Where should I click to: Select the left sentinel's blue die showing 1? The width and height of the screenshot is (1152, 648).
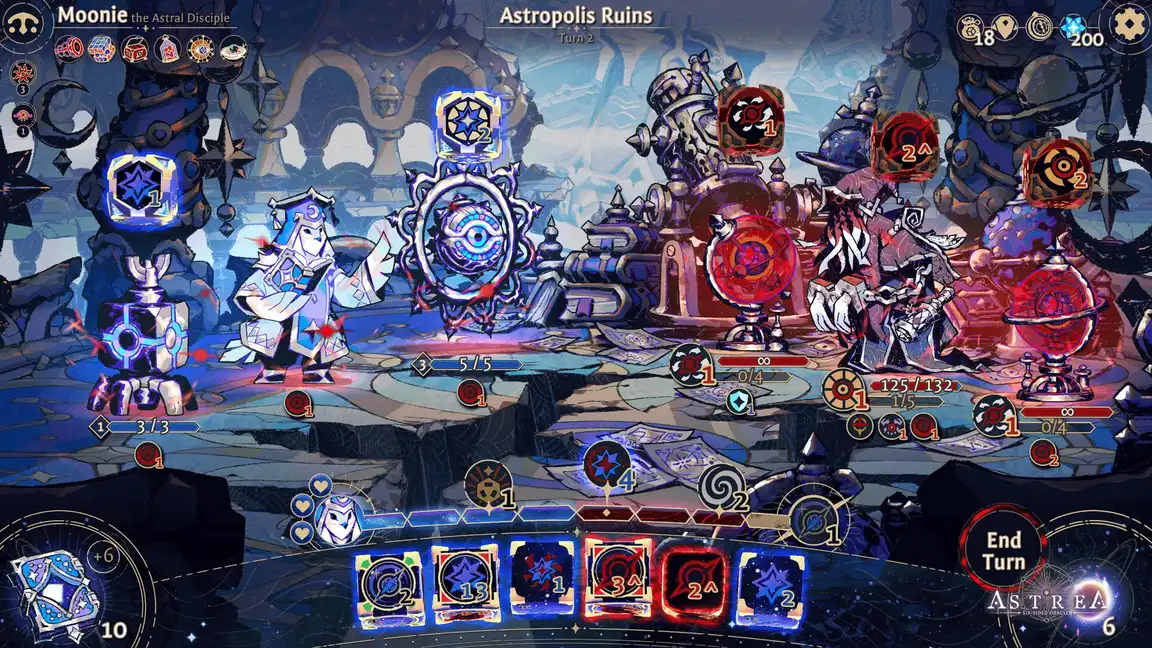(140, 186)
